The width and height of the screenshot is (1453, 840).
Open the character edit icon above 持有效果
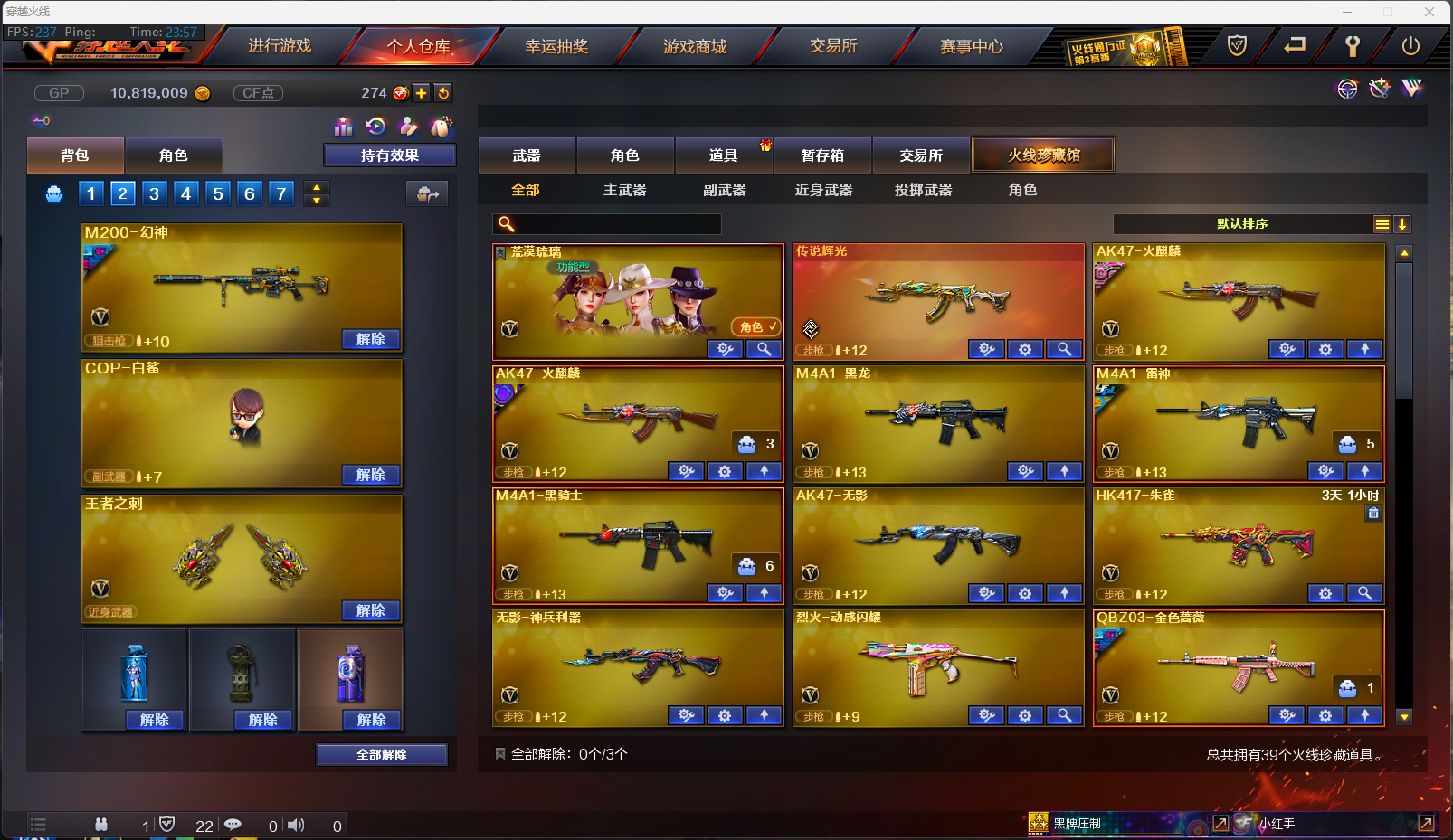point(409,127)
